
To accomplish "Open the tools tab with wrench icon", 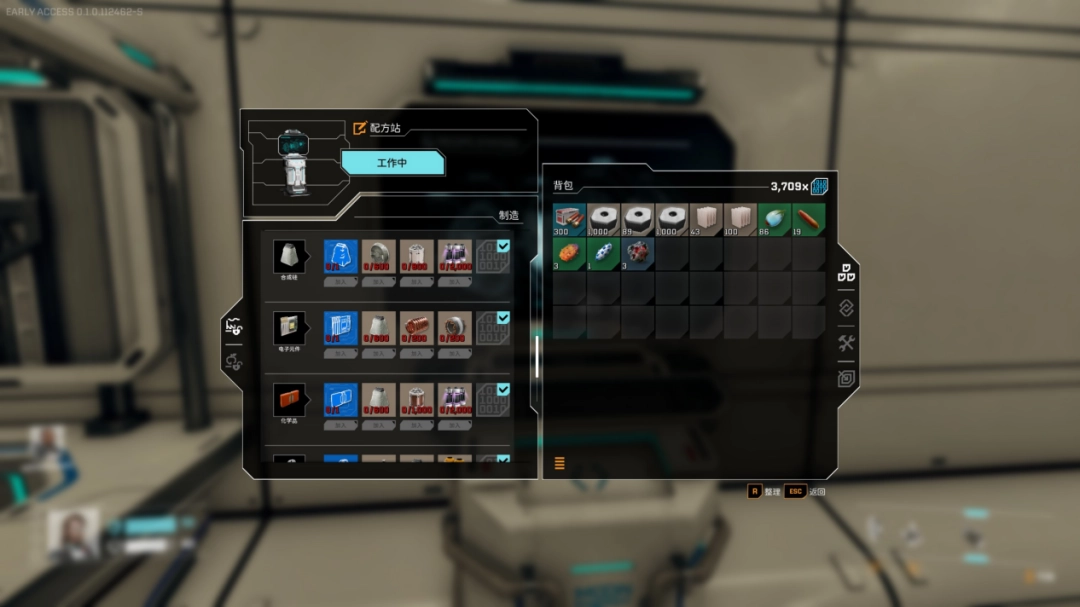I will coord(846,344).
